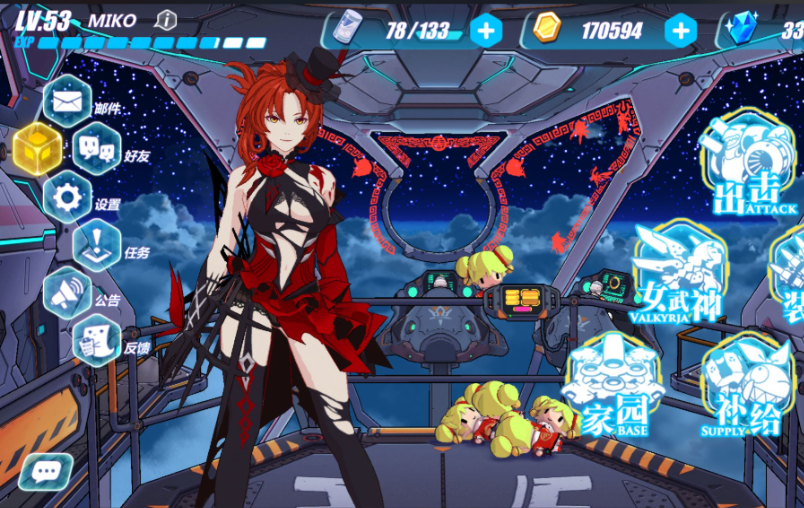Open the missions (任务) menu
Image resolution: width=804 pixels, height=508 pixels.
(x=97, y=245)
